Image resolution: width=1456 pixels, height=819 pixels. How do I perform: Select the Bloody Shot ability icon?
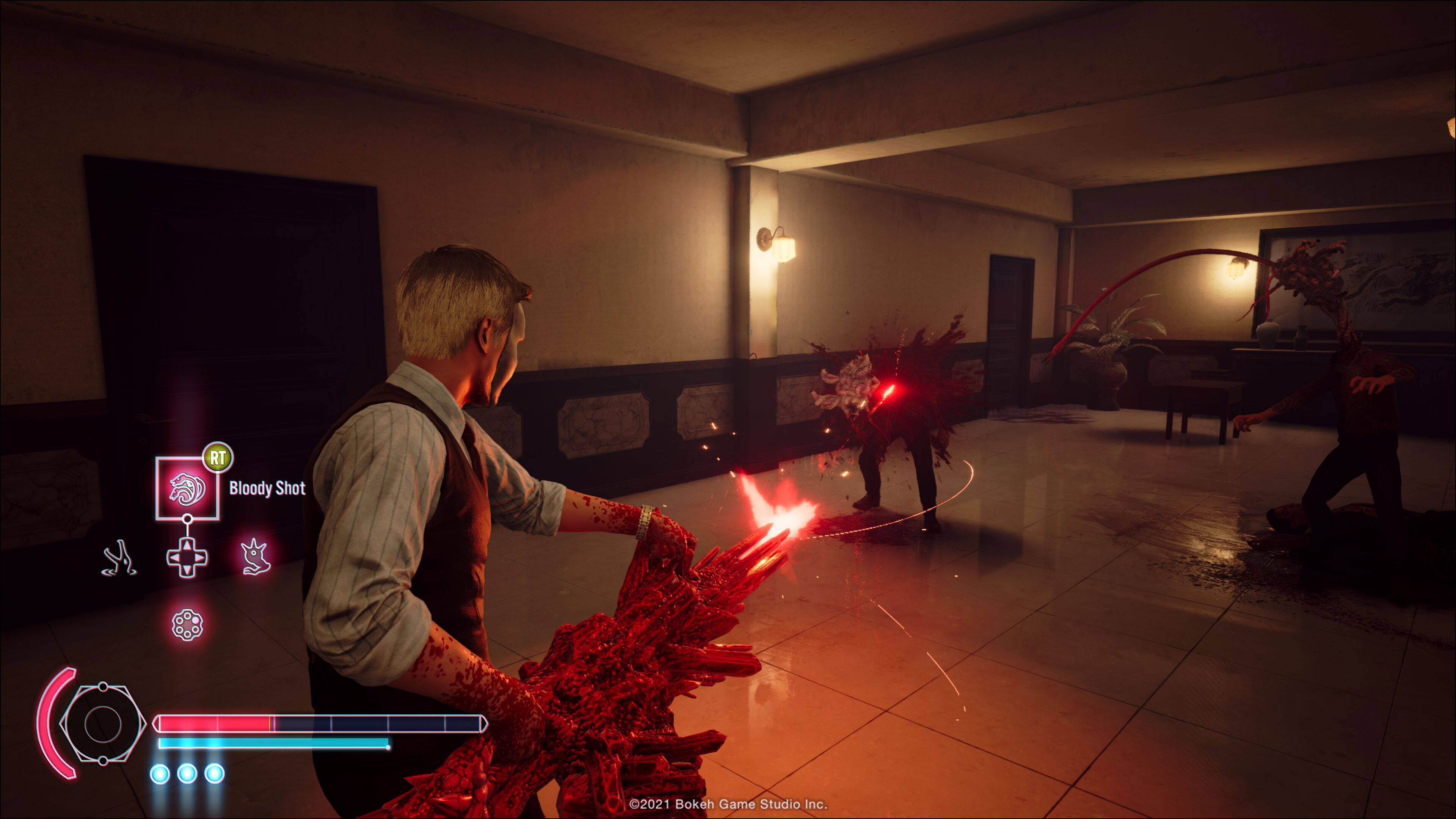click(x=187, y=488)
